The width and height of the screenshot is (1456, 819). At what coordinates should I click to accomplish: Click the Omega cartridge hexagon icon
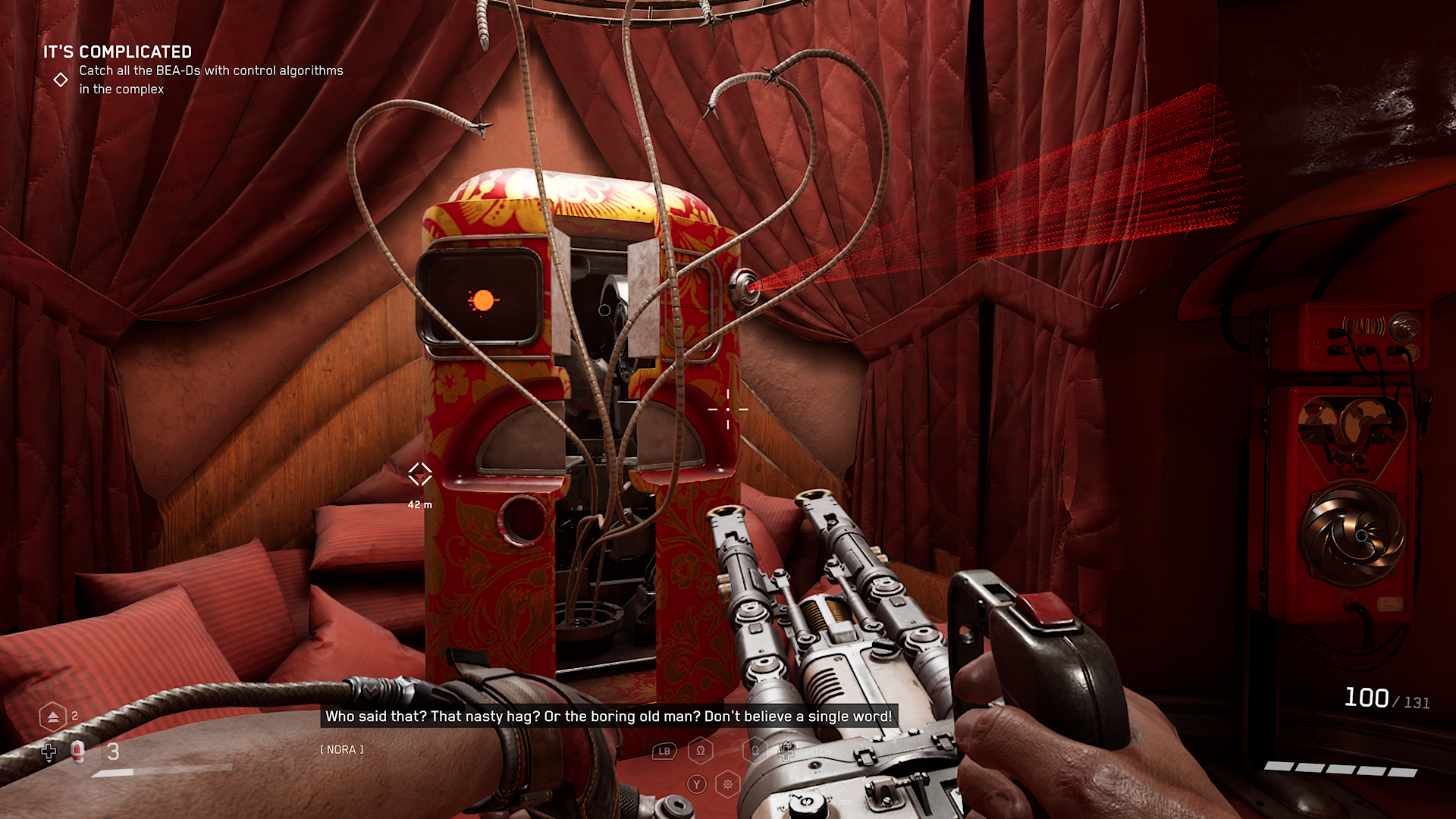[x=701, y=749]
